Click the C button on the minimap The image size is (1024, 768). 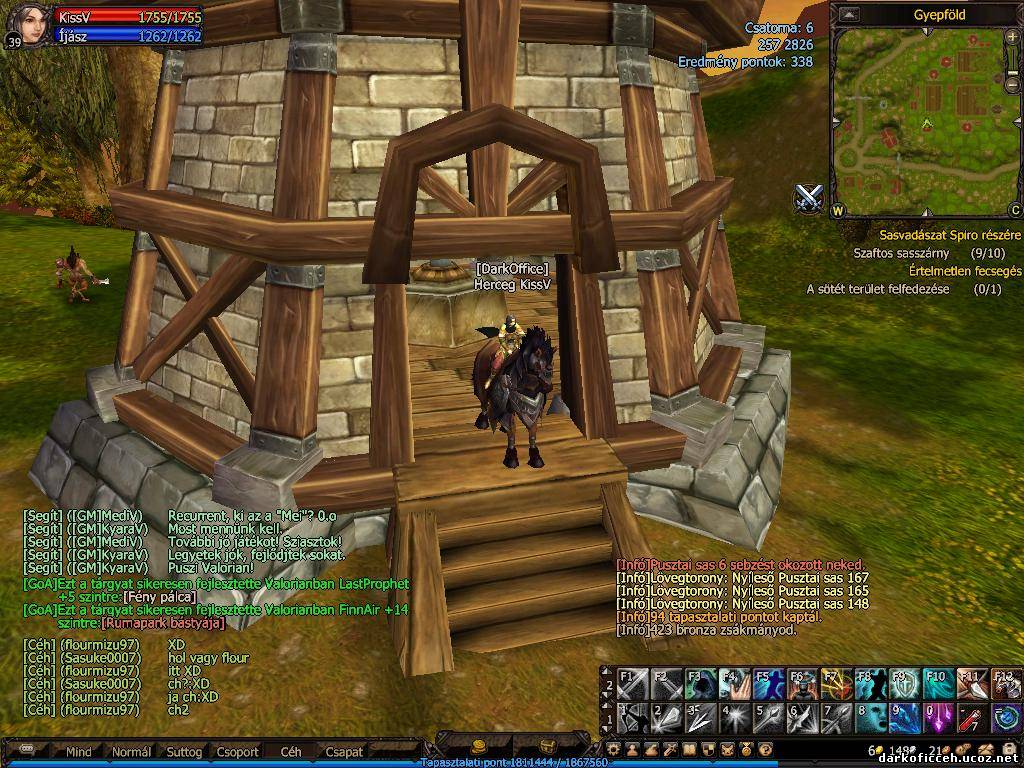pyautogui.click(x=1014, y=210)
